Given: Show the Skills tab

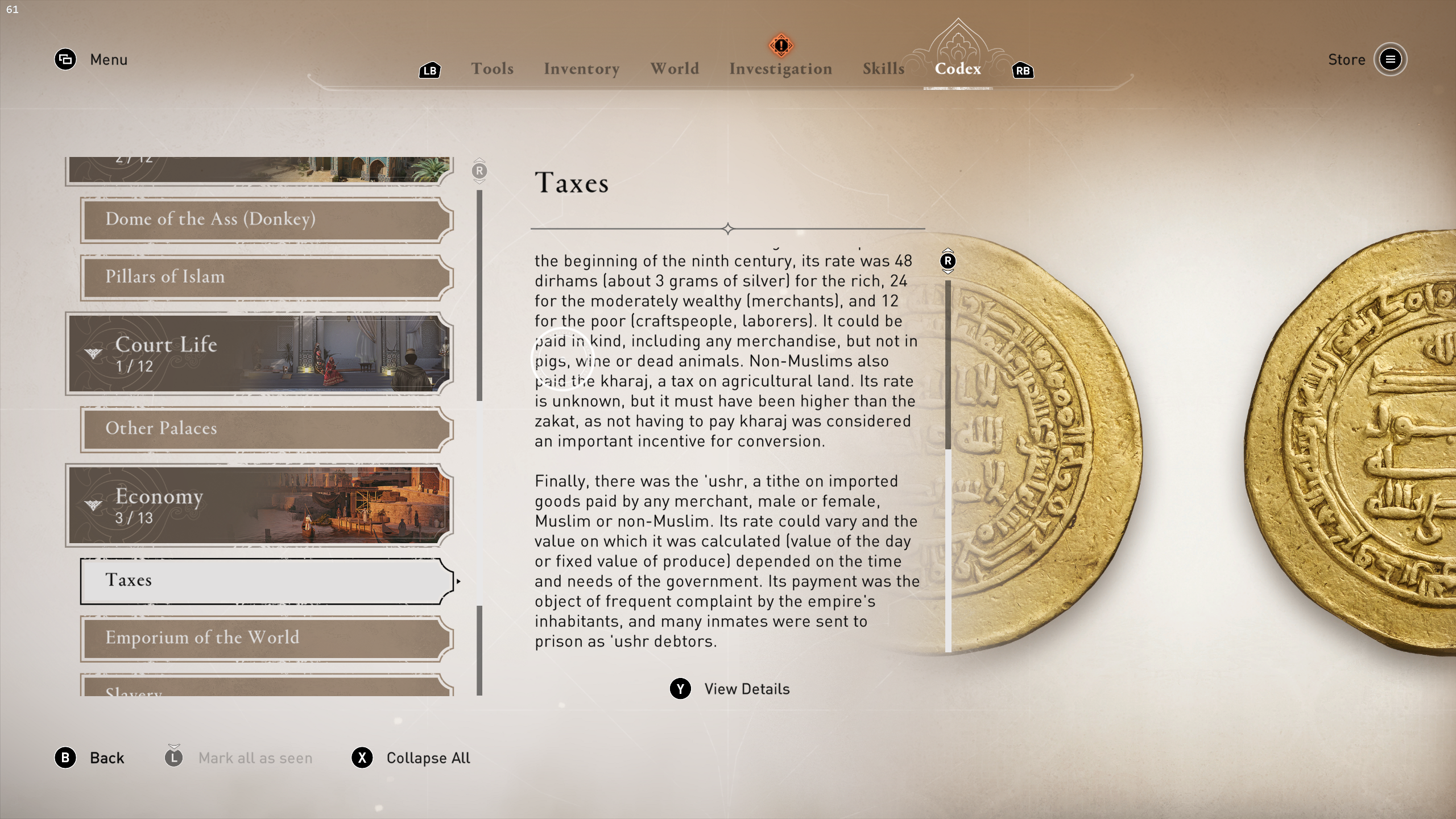Looking at the screenshot, I should click(883, 69).
